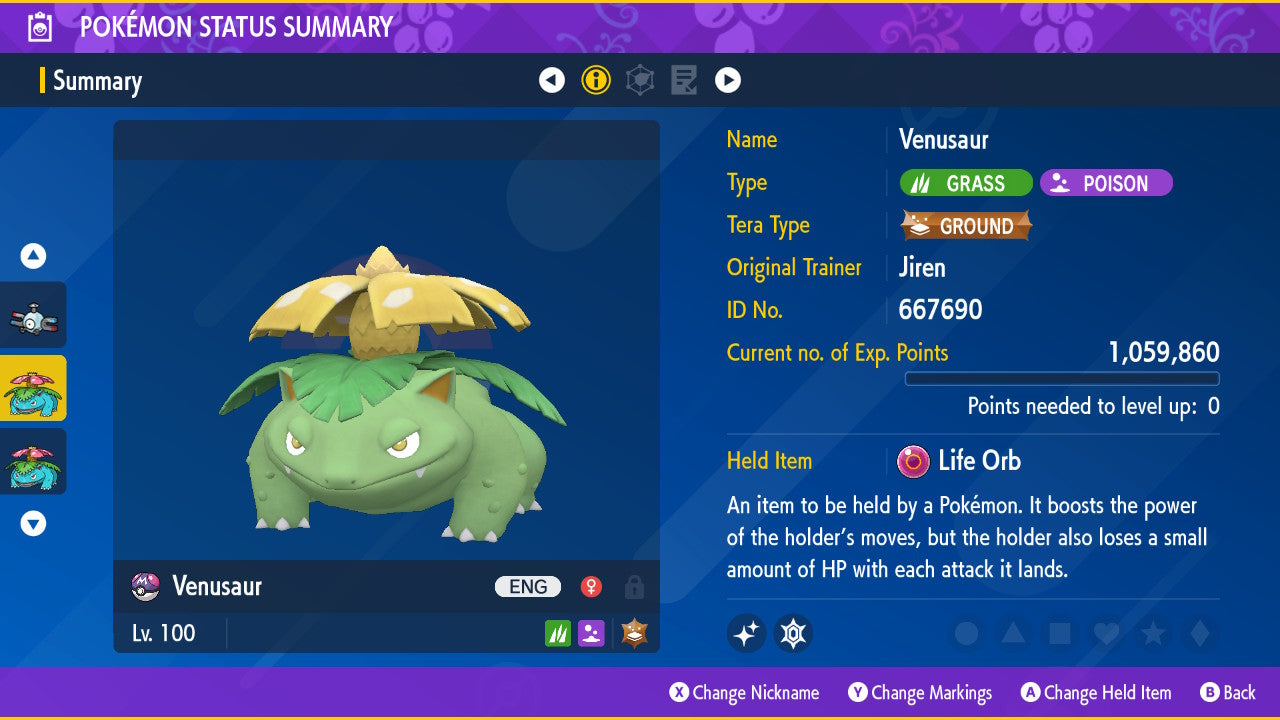
Task: Select the Magnemite party thumbnail
Action: click(x=33, y=316)
